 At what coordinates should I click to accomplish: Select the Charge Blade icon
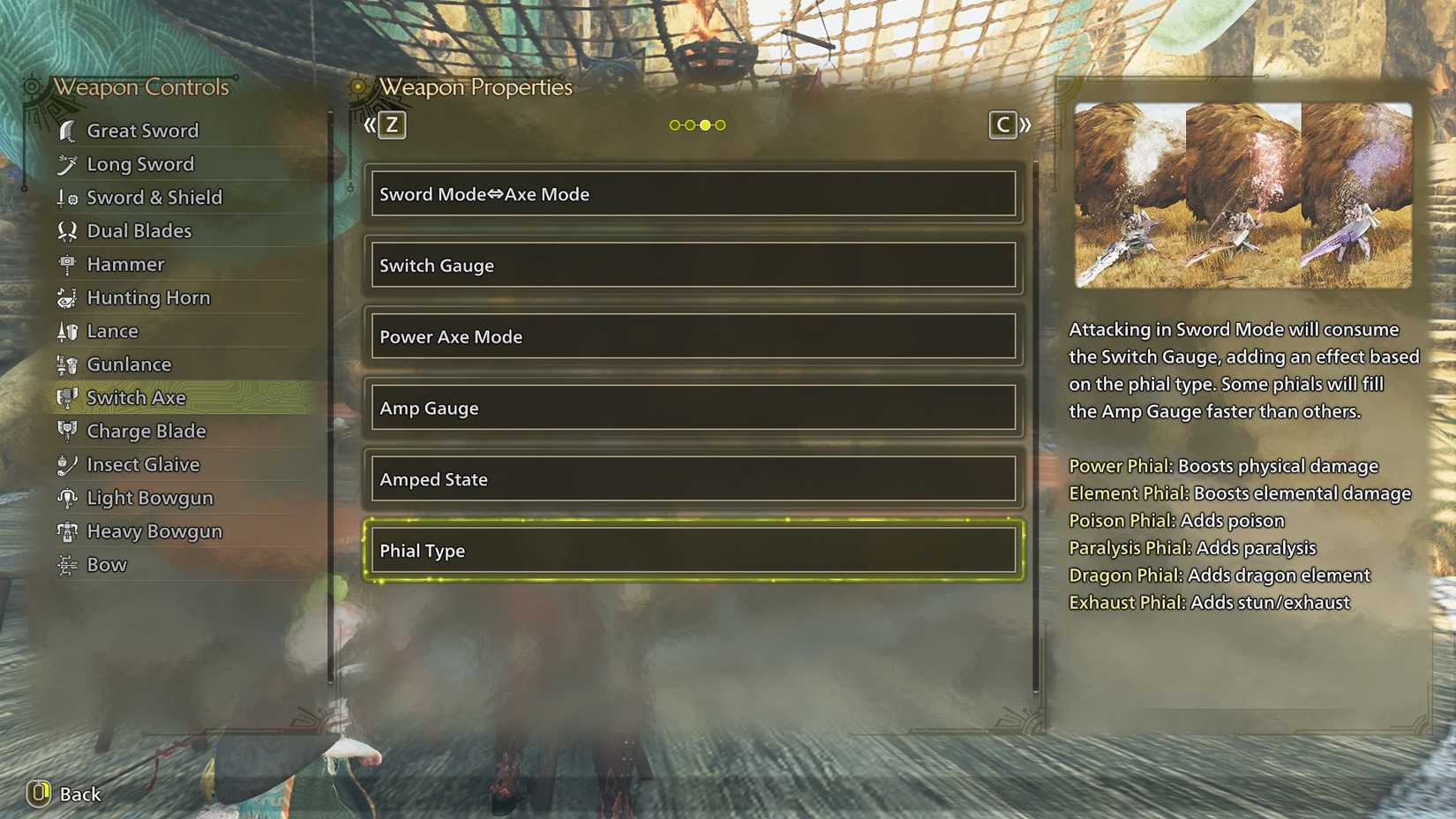[x=66, y=431]
